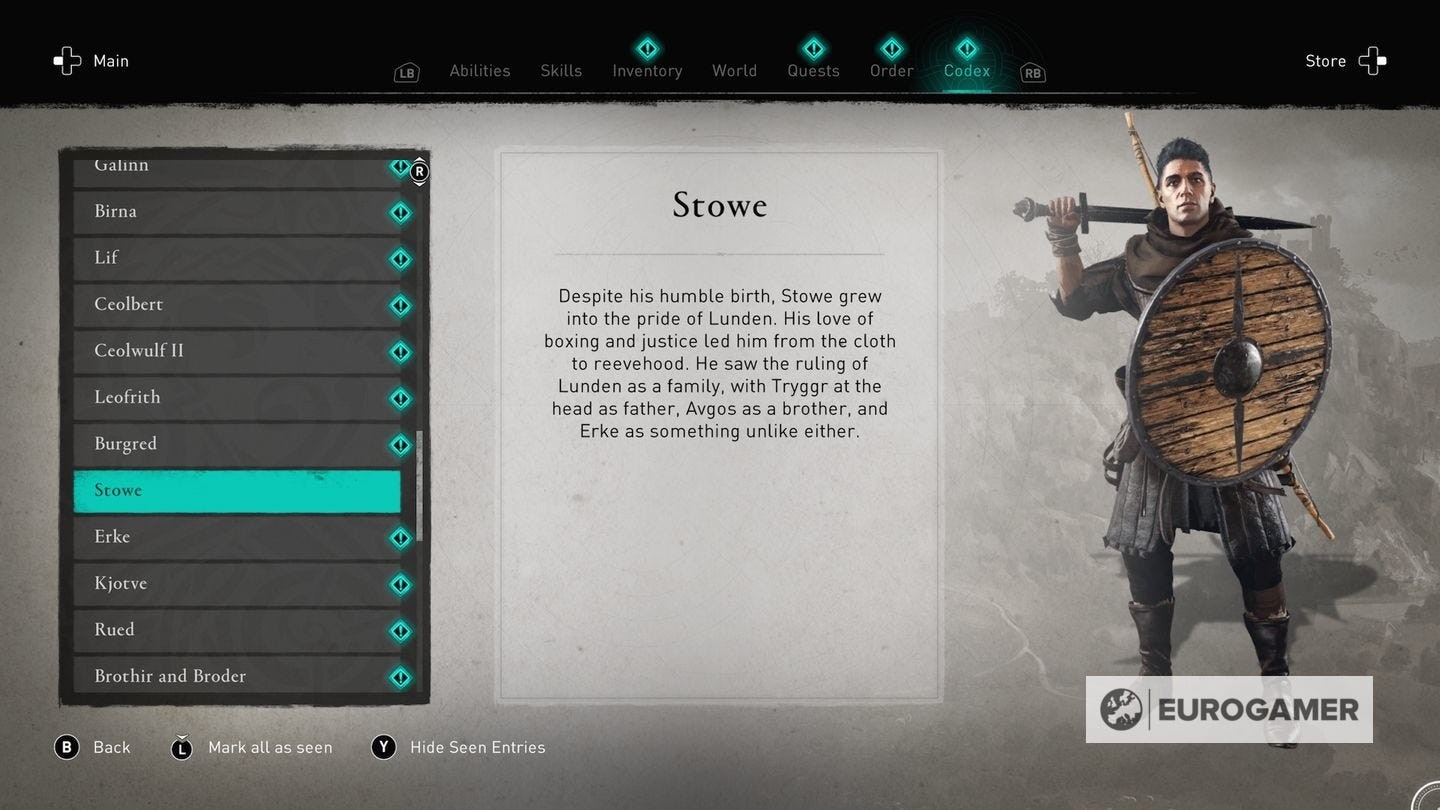The height and width of the screenshot is (810, 1440).
Task: Open the Quests tab
Action: pyautogui.click(x=813, y=71)
